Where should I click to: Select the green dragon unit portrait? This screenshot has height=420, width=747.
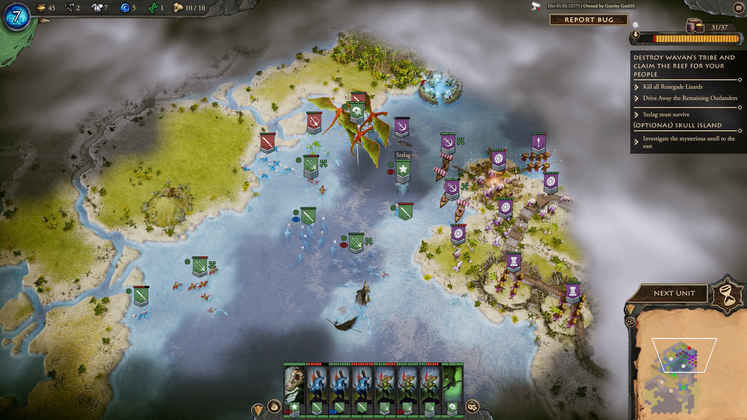click(x=452, y=384)
